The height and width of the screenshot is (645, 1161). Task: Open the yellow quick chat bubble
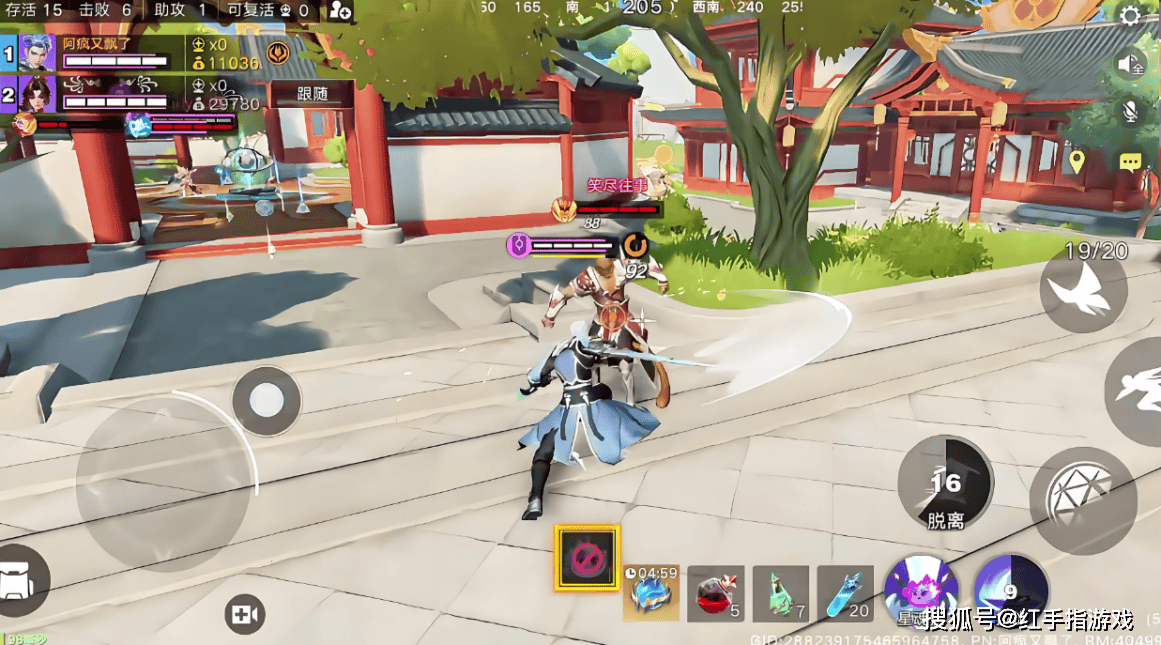pyautogui.click(x=1131, y=162)
